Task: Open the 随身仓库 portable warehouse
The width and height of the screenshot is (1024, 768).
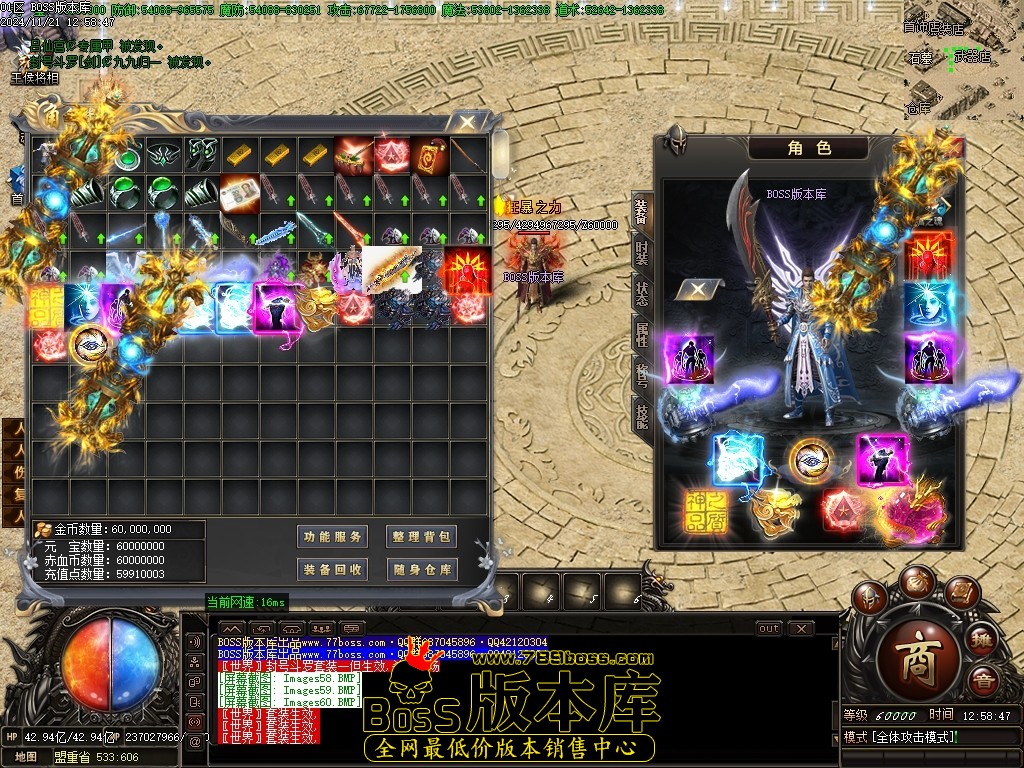Action: [422, 569]
